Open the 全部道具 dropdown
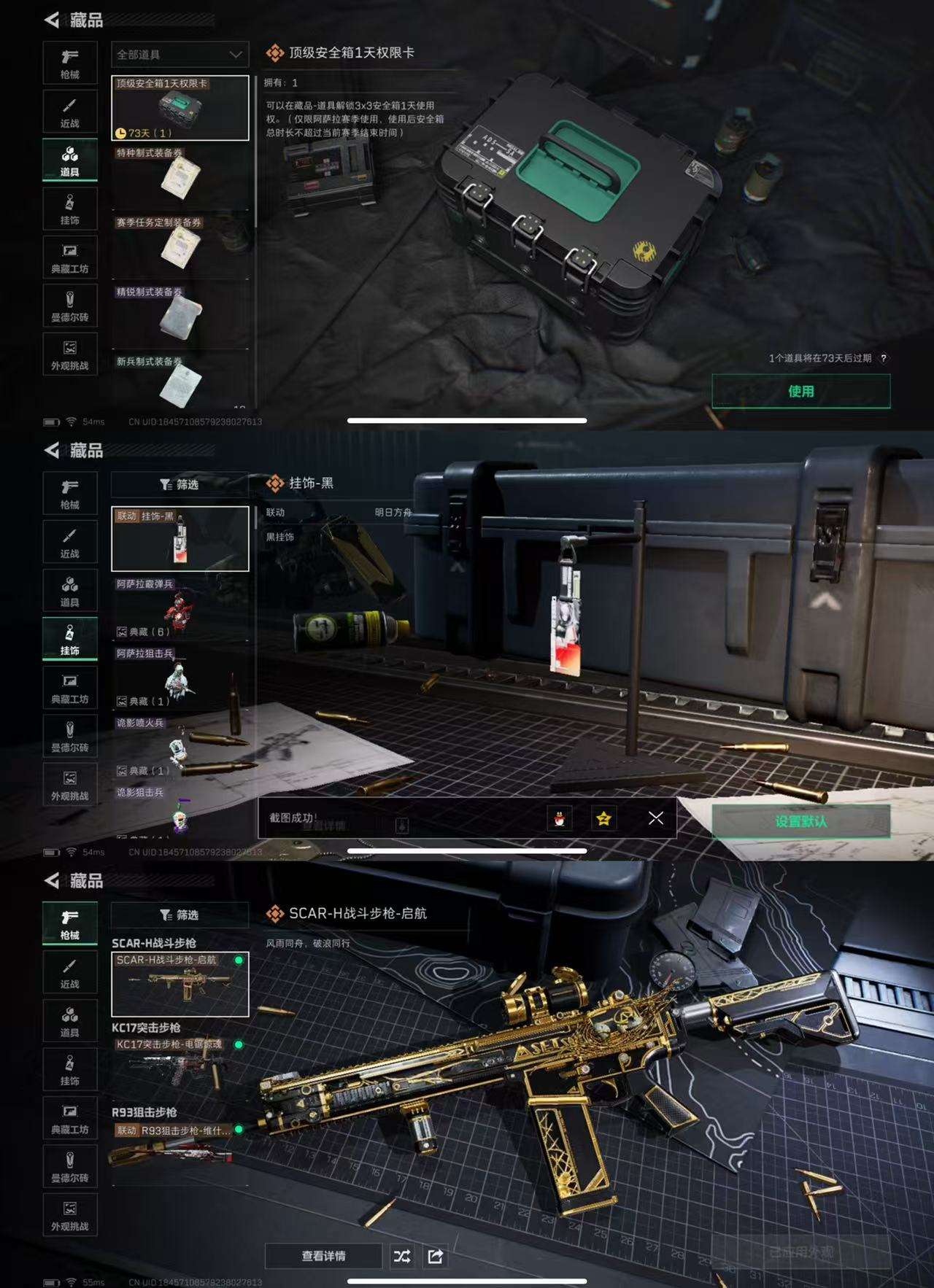This screenshot has width=934, height=1288. tap(178, 55)
